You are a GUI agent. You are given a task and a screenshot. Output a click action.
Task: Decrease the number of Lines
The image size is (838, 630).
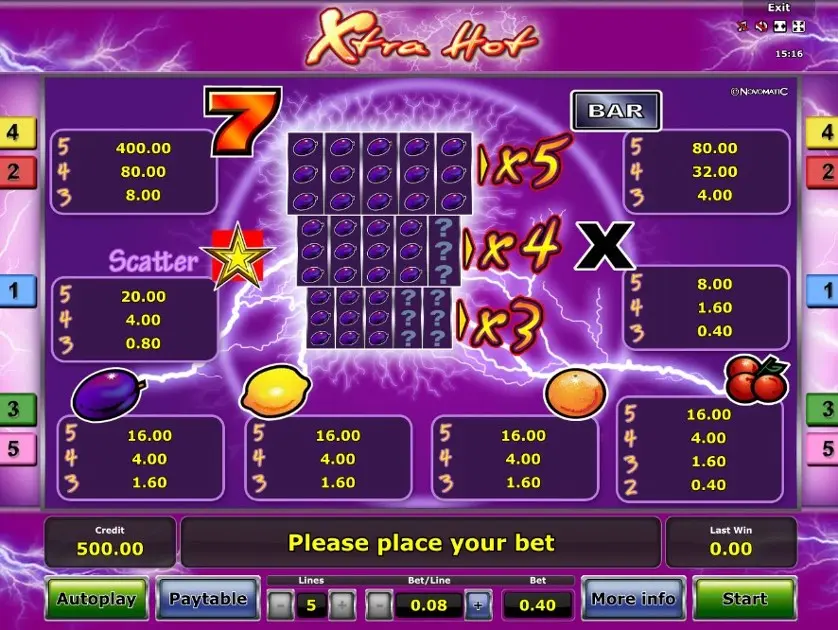[x=281, y=605]
